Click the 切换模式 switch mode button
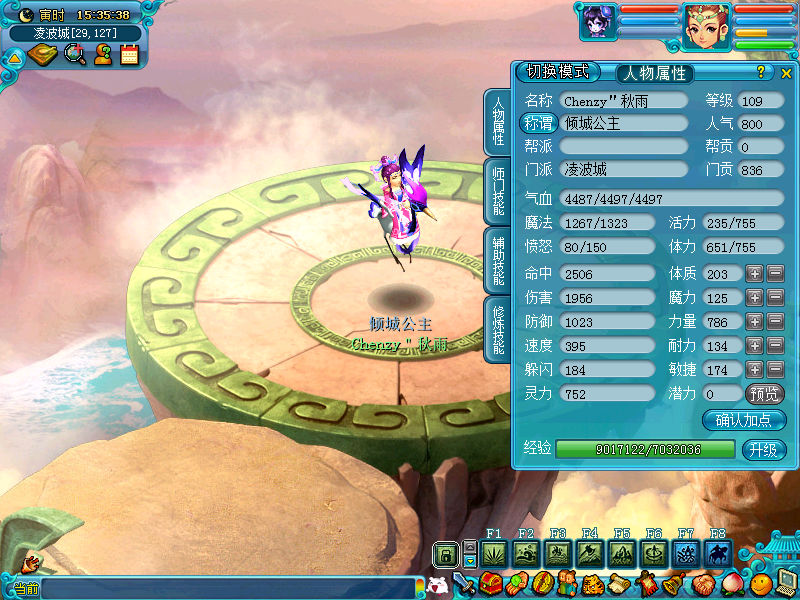Viewport: 800px width, 600px height. (x=558, y=72)
